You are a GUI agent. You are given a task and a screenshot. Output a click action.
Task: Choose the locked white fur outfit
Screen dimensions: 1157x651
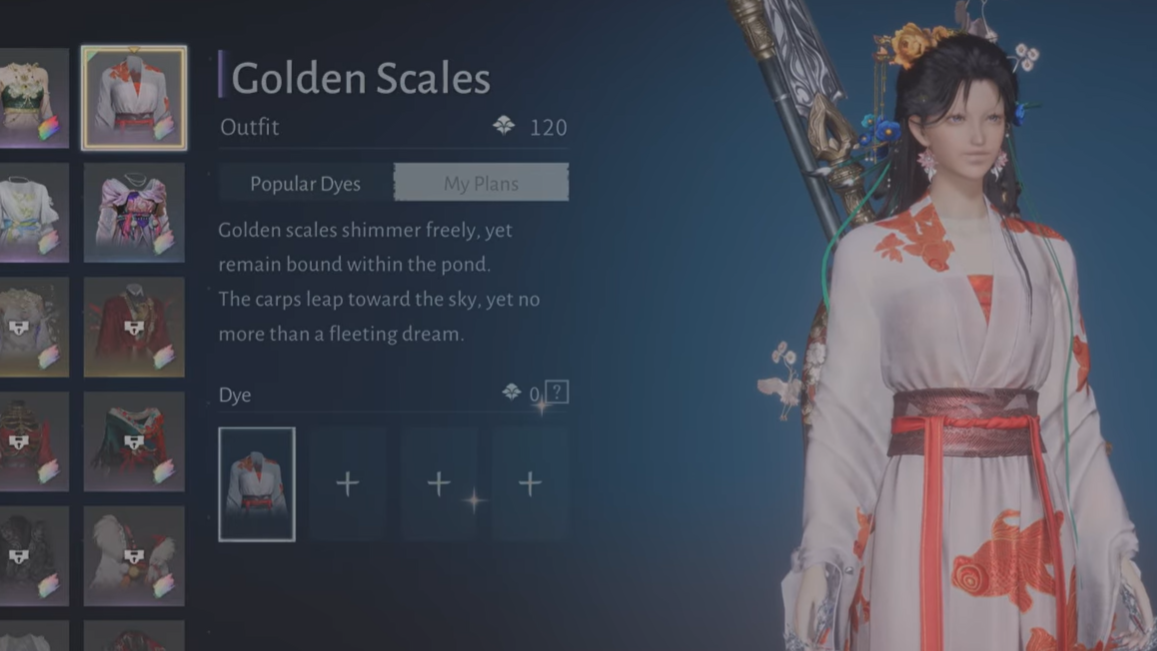134,555
